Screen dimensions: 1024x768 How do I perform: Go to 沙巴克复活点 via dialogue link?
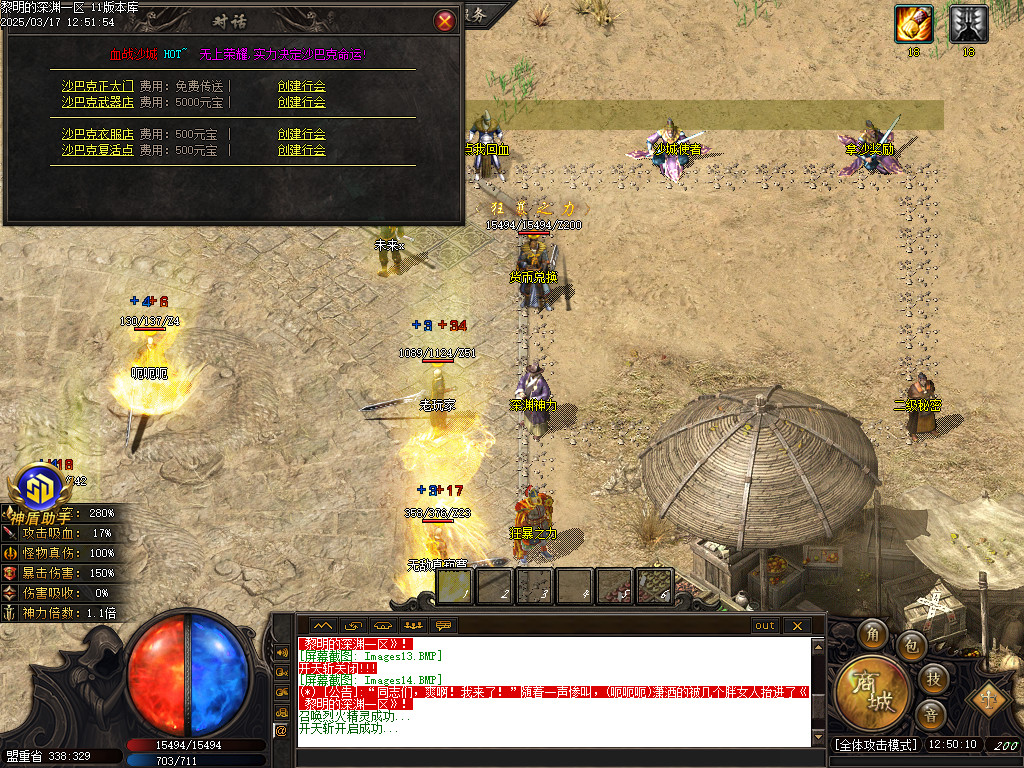[x=97, y=150]
